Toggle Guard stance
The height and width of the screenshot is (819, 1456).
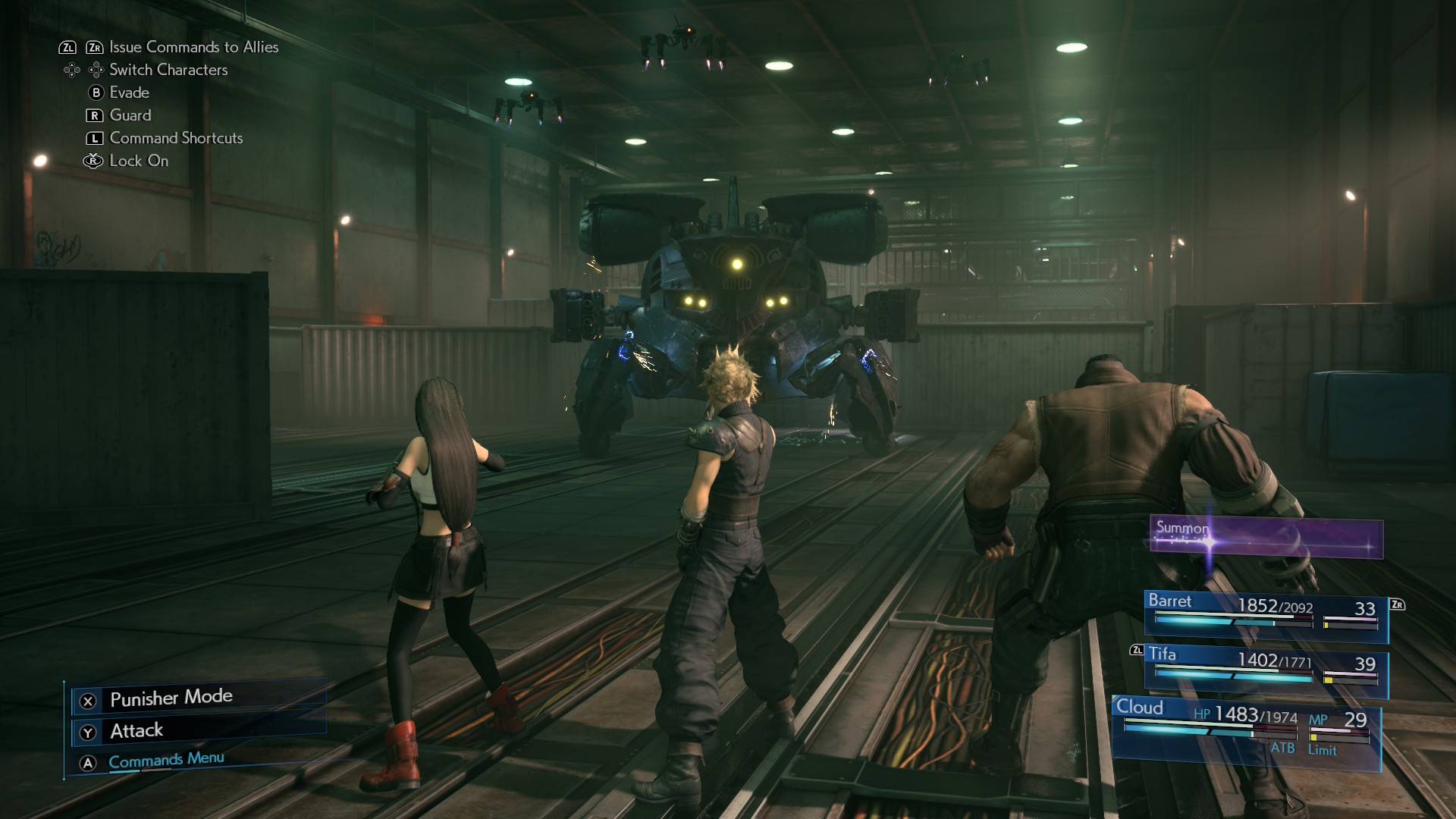coord(130,115)
